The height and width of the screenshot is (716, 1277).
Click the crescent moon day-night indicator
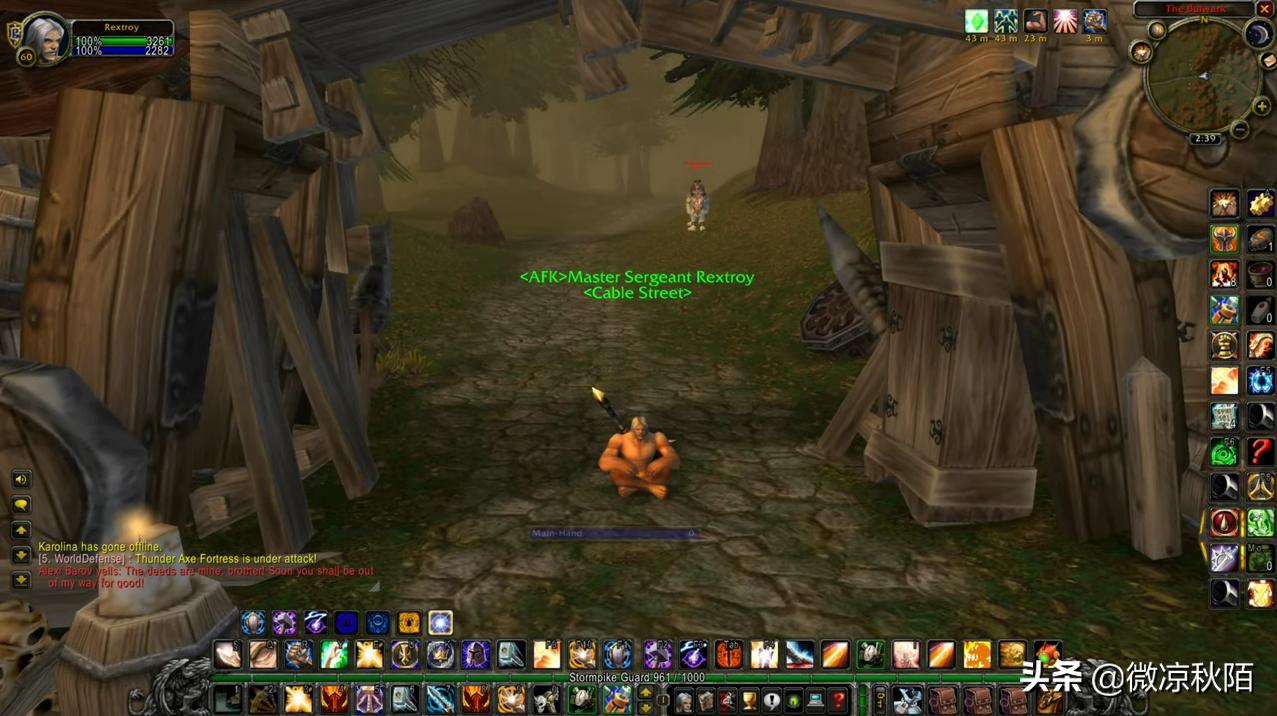click(1258, 34)
